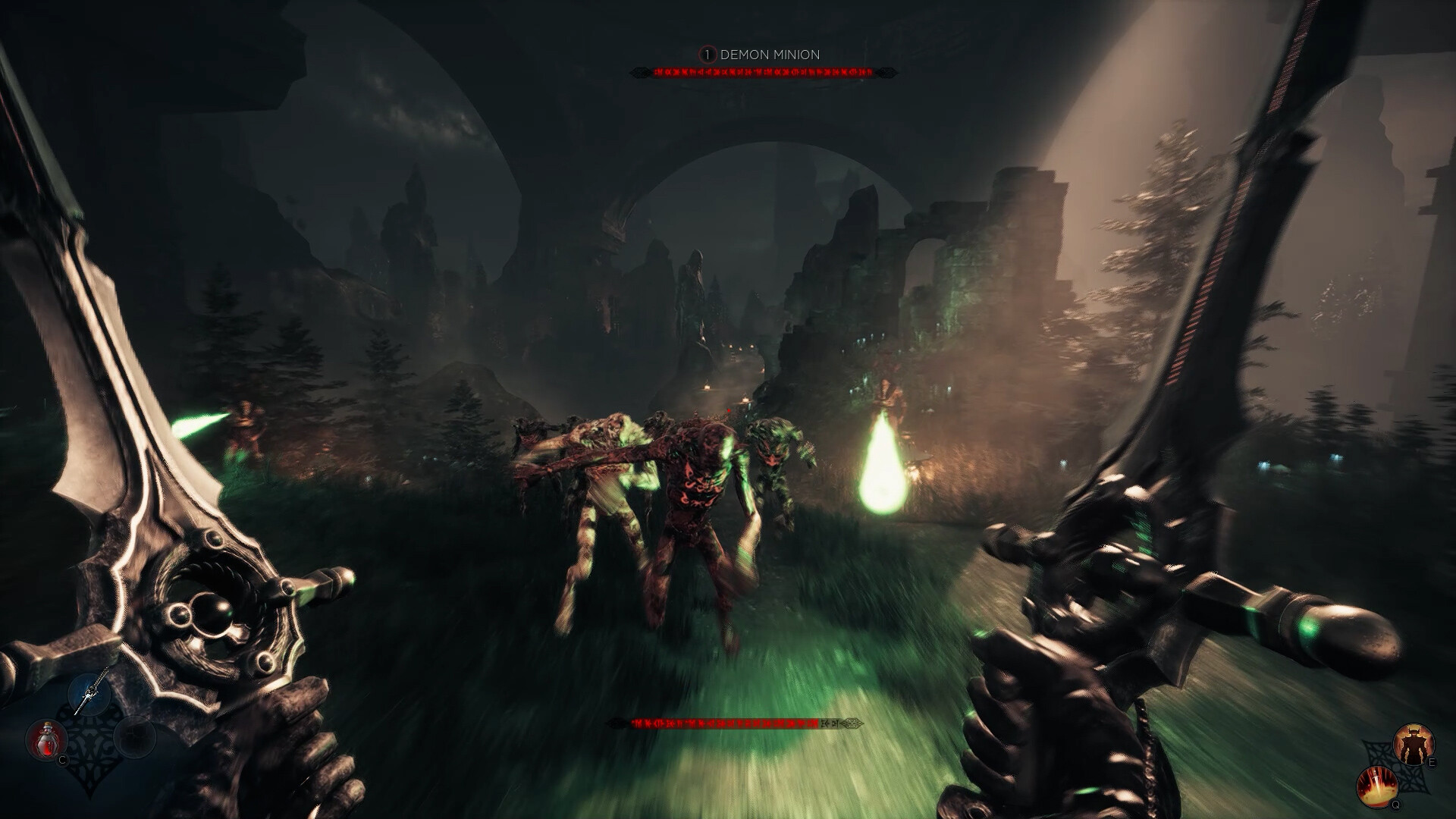Select the DEMON MINION title text
Screen dimensions: 1456x819
point(772,54)
